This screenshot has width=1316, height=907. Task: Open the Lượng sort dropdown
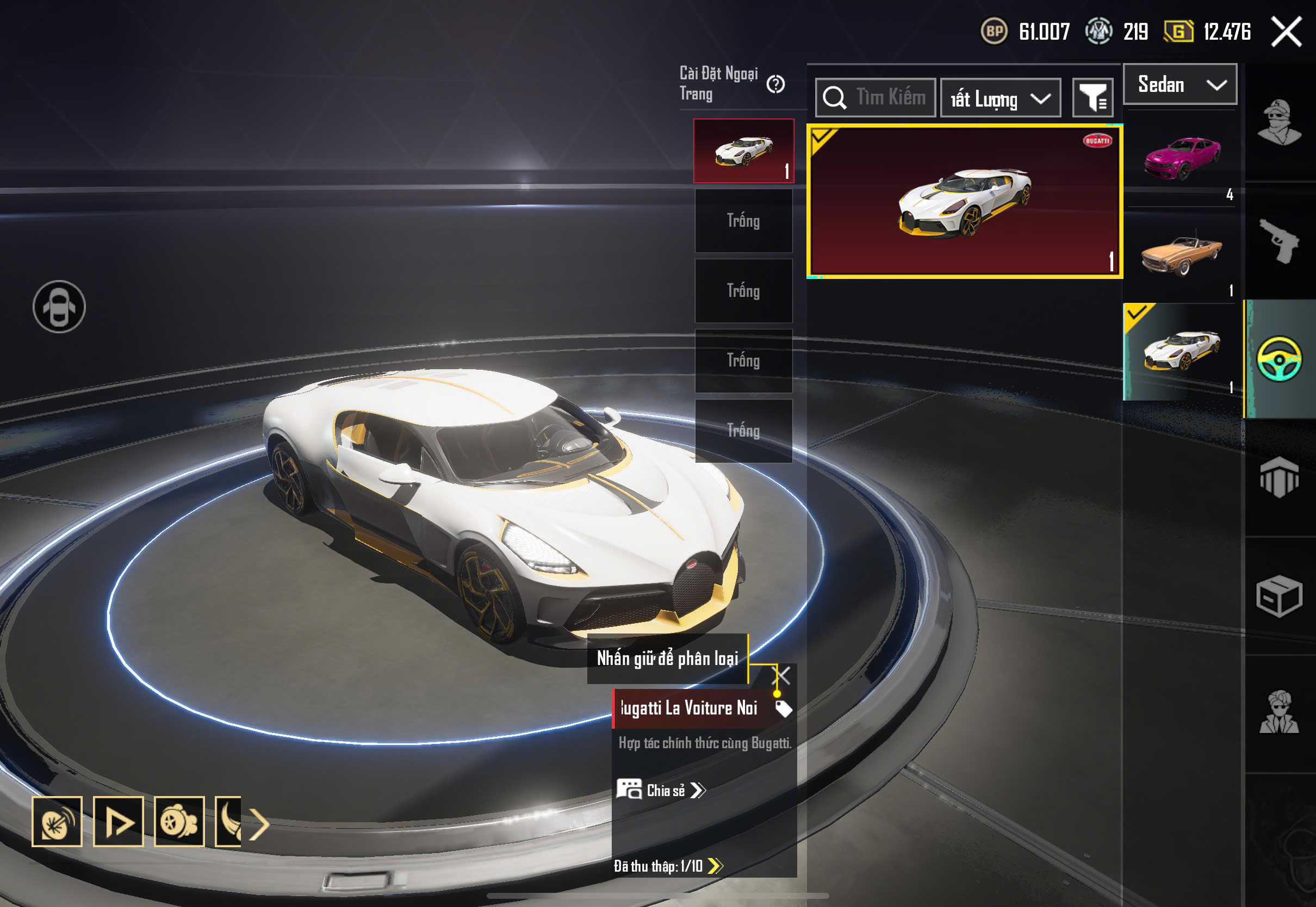(1000, 98)
